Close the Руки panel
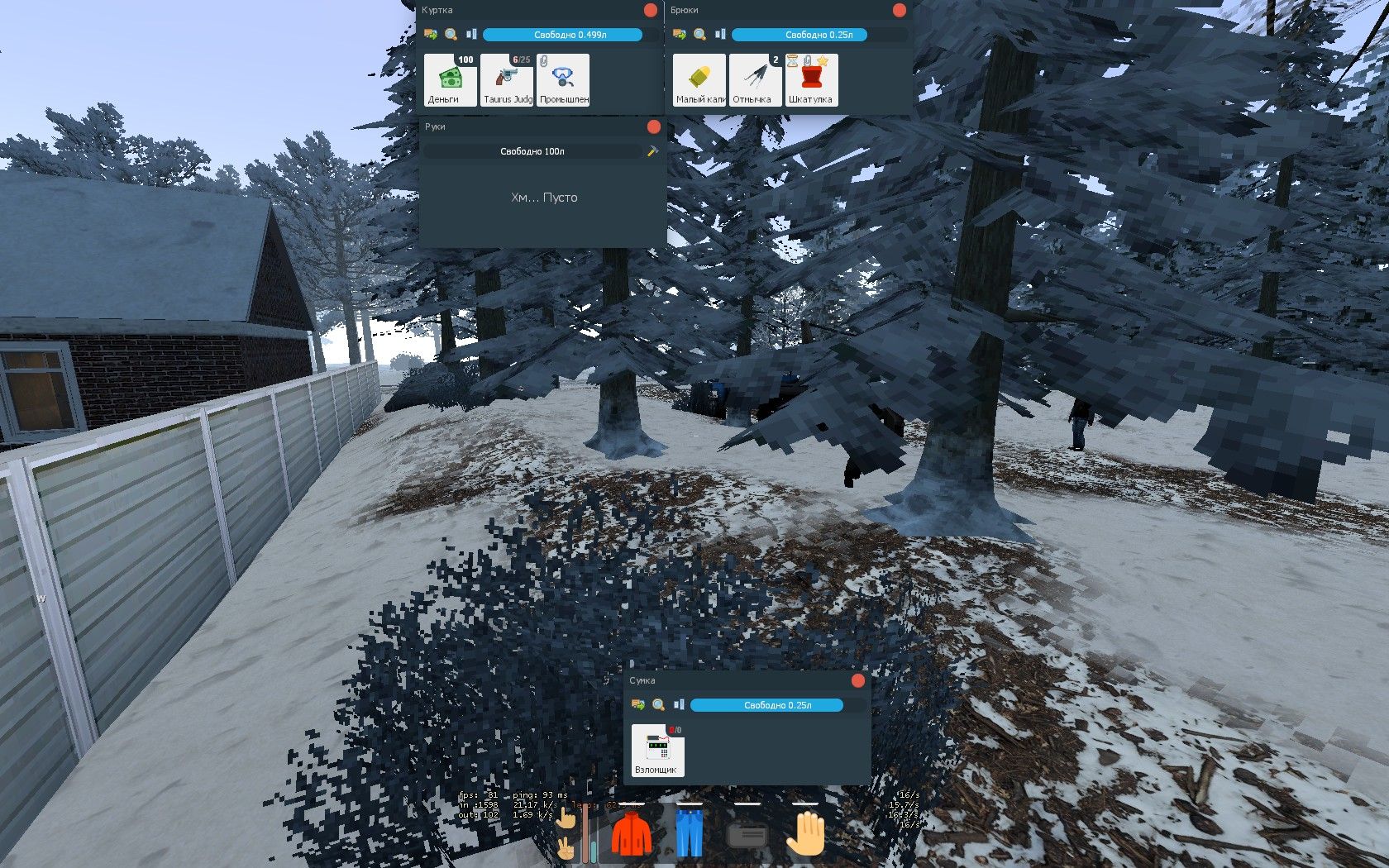Viewport: 1389px width, 868px height. (x=654, y=126)
